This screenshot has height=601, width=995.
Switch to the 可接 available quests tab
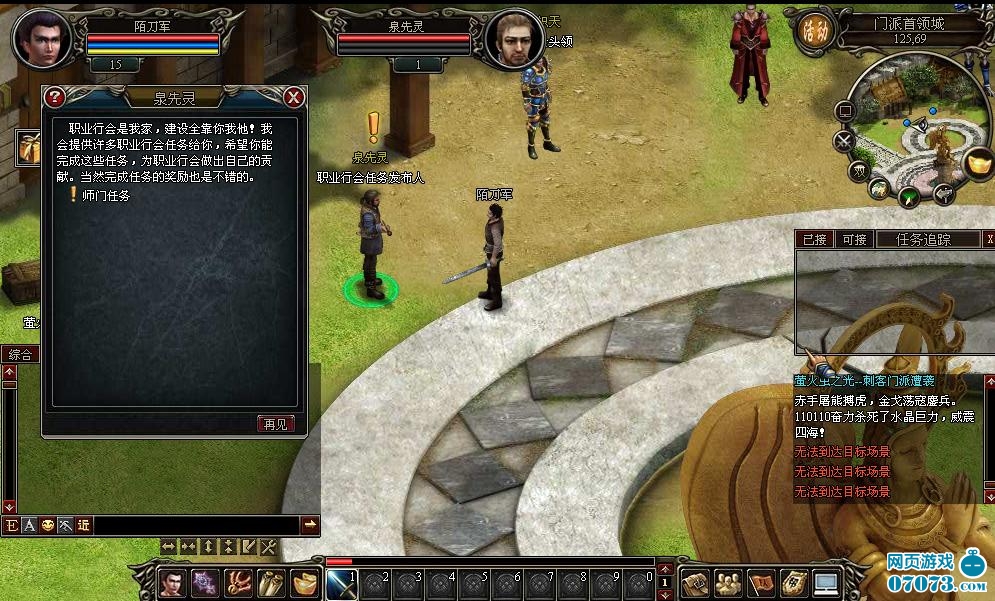[854, 239]
